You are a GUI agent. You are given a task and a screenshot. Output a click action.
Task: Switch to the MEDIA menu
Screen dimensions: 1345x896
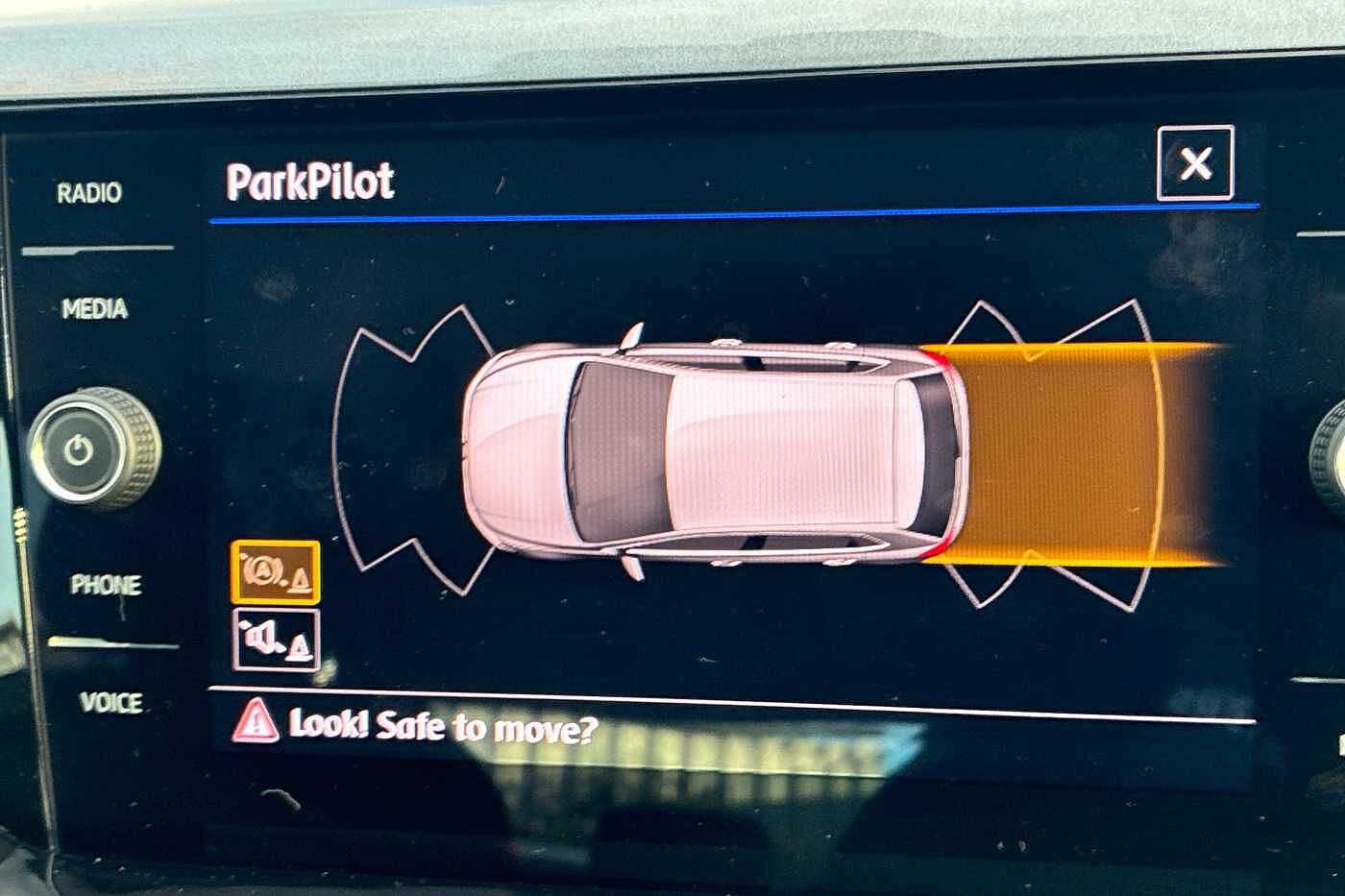pyautogui.click(x=94, y=309)
